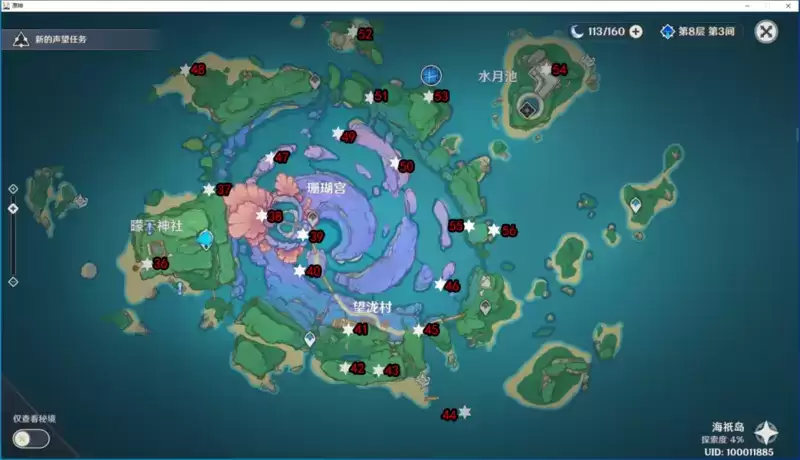The height and width of the screenshot is (460, 800).
Task: Toggle the domains-only view switch
Action: coord(31,438)
